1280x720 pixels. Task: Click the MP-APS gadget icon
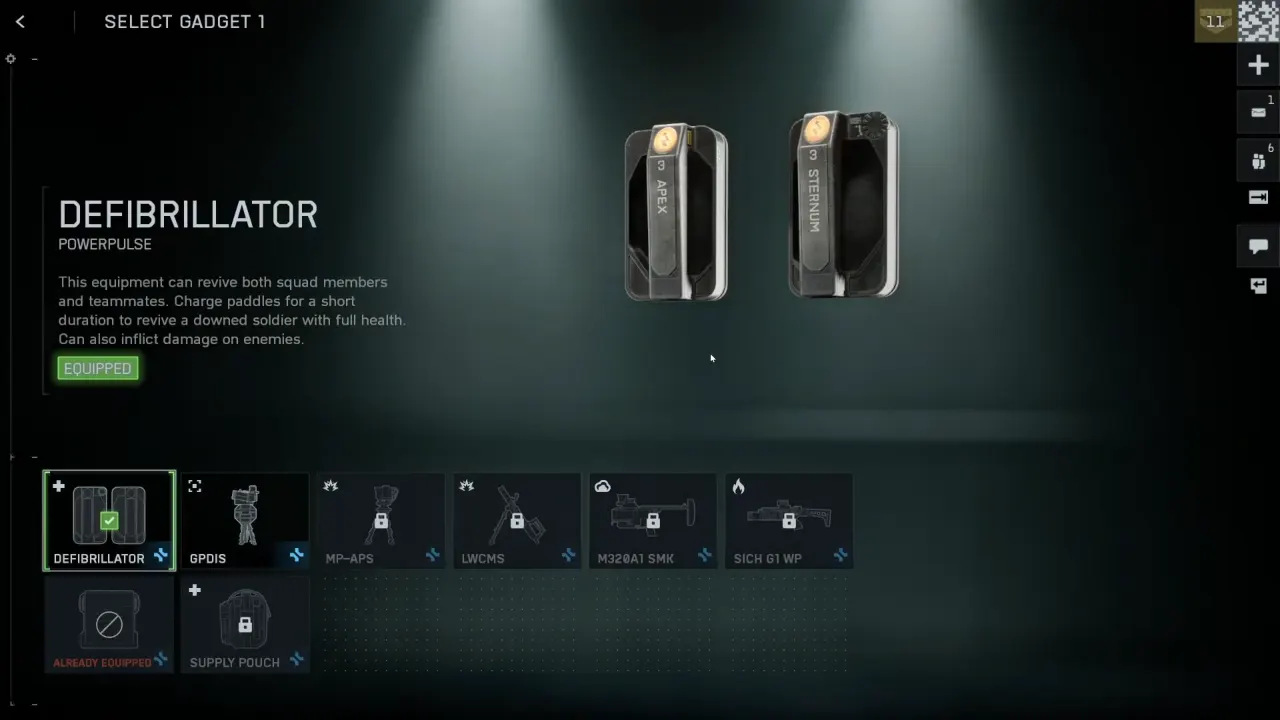(381, 515)
